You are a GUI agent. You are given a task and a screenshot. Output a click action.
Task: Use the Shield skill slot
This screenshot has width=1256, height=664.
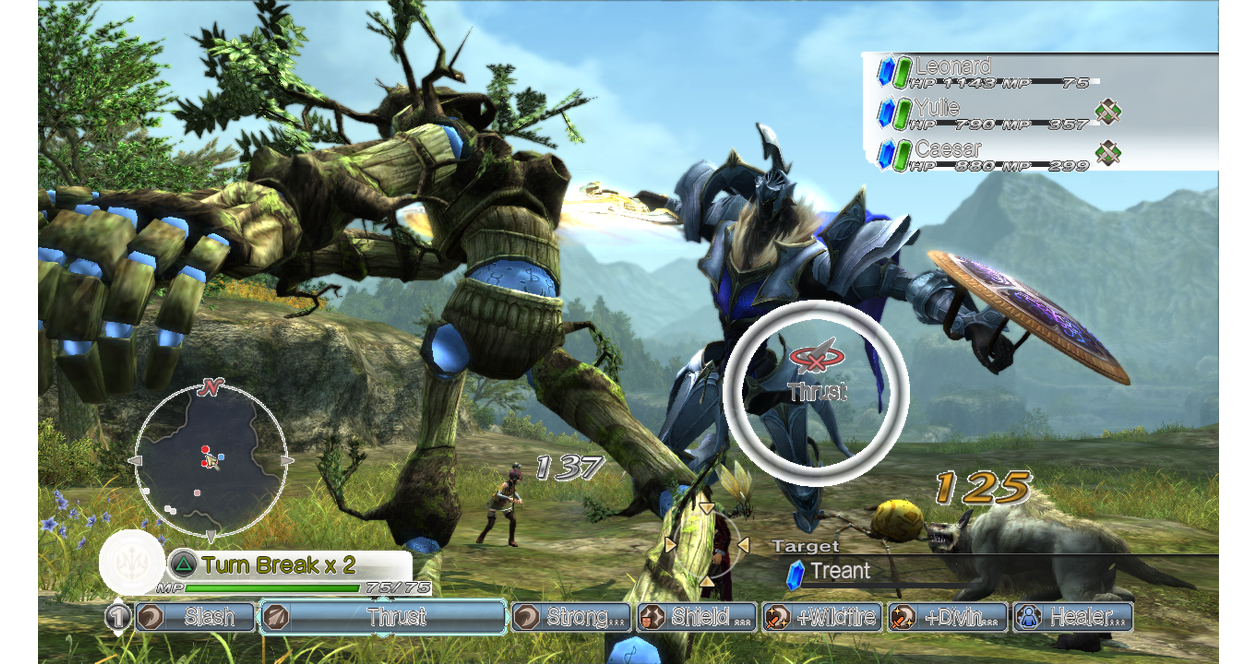pos(697,617)
